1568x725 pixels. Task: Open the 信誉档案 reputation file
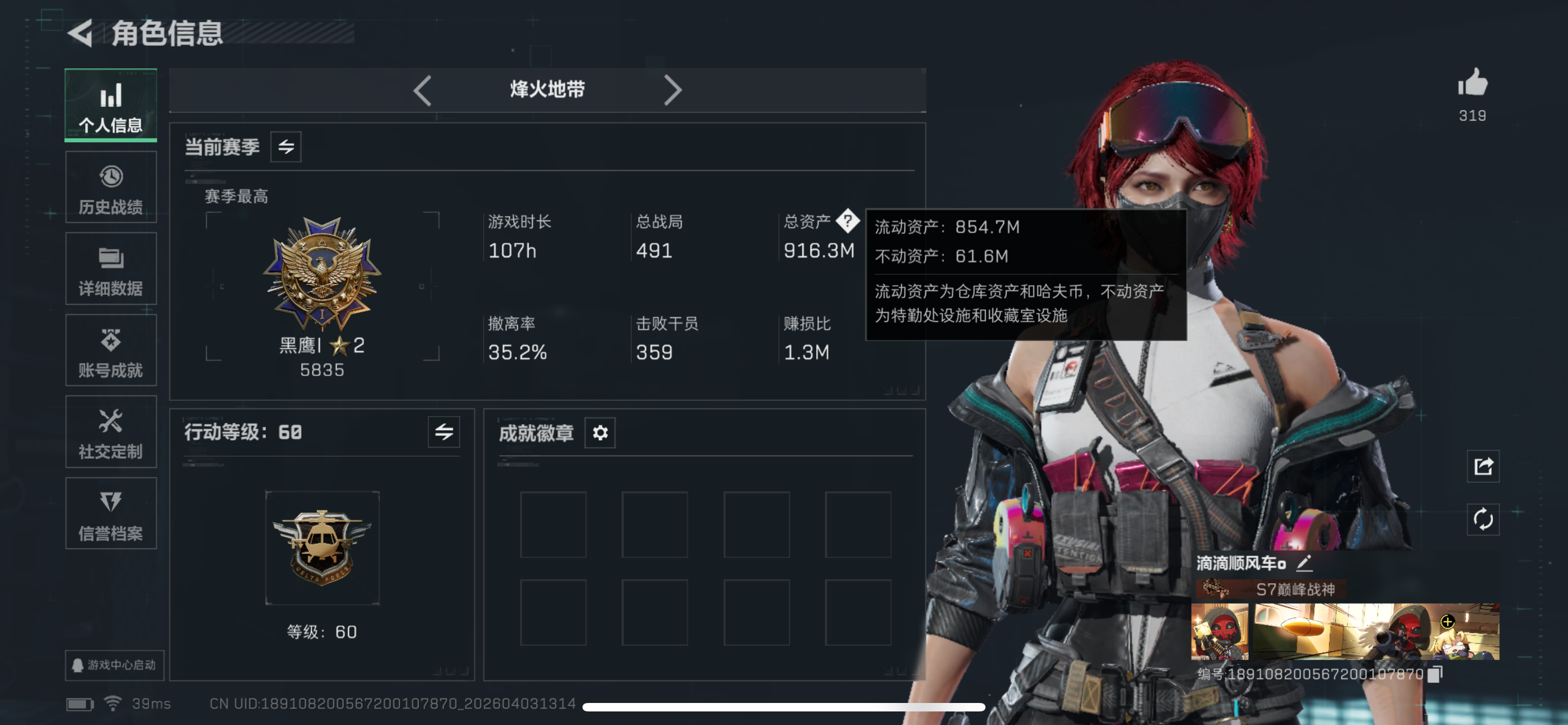[111, 514]
